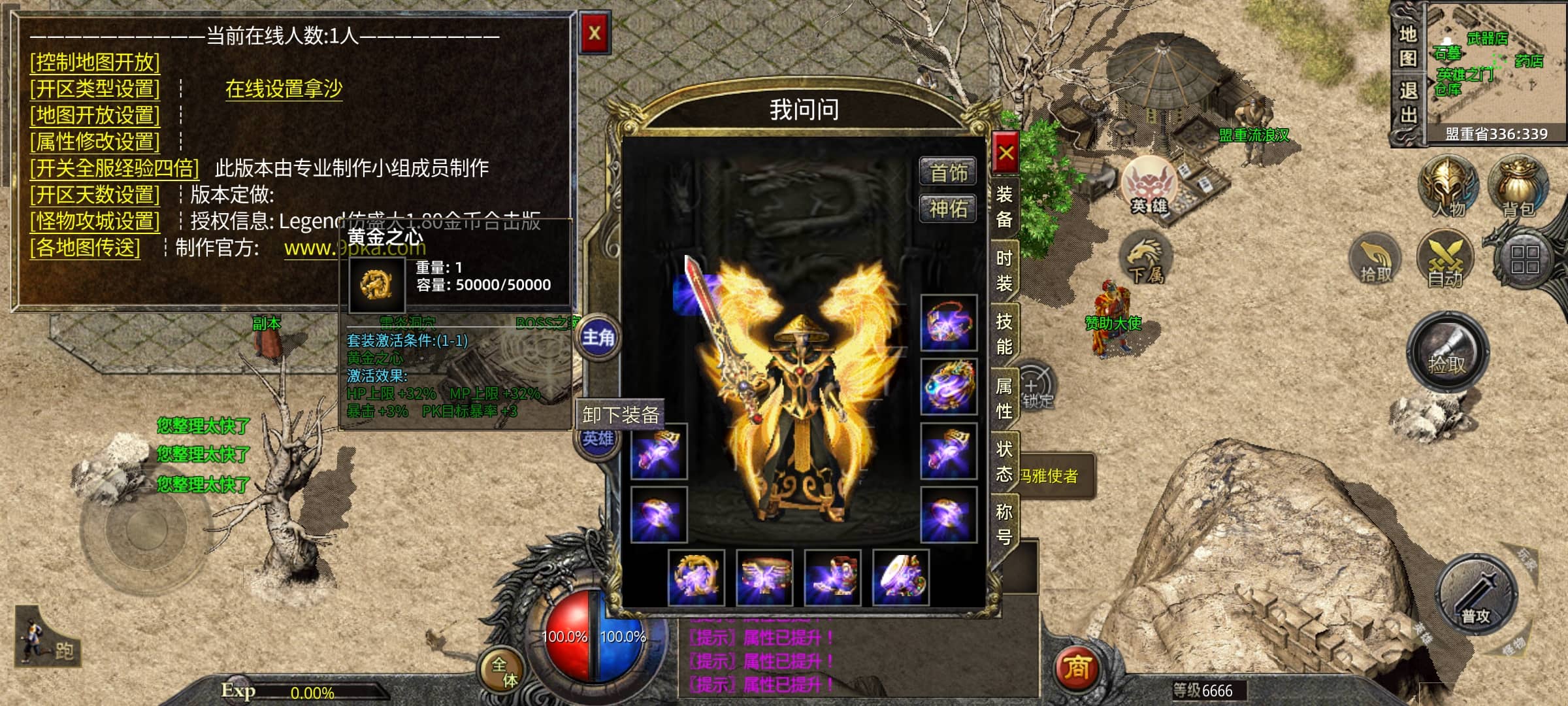Screen dimensions: 1568x706
Task: Switch to the 时装 tab
Action: [1004, 271]
